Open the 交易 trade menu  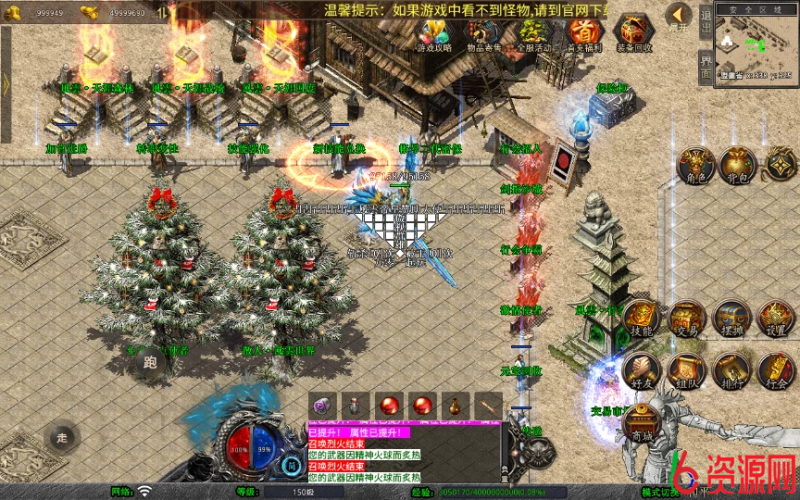(687, 318)
